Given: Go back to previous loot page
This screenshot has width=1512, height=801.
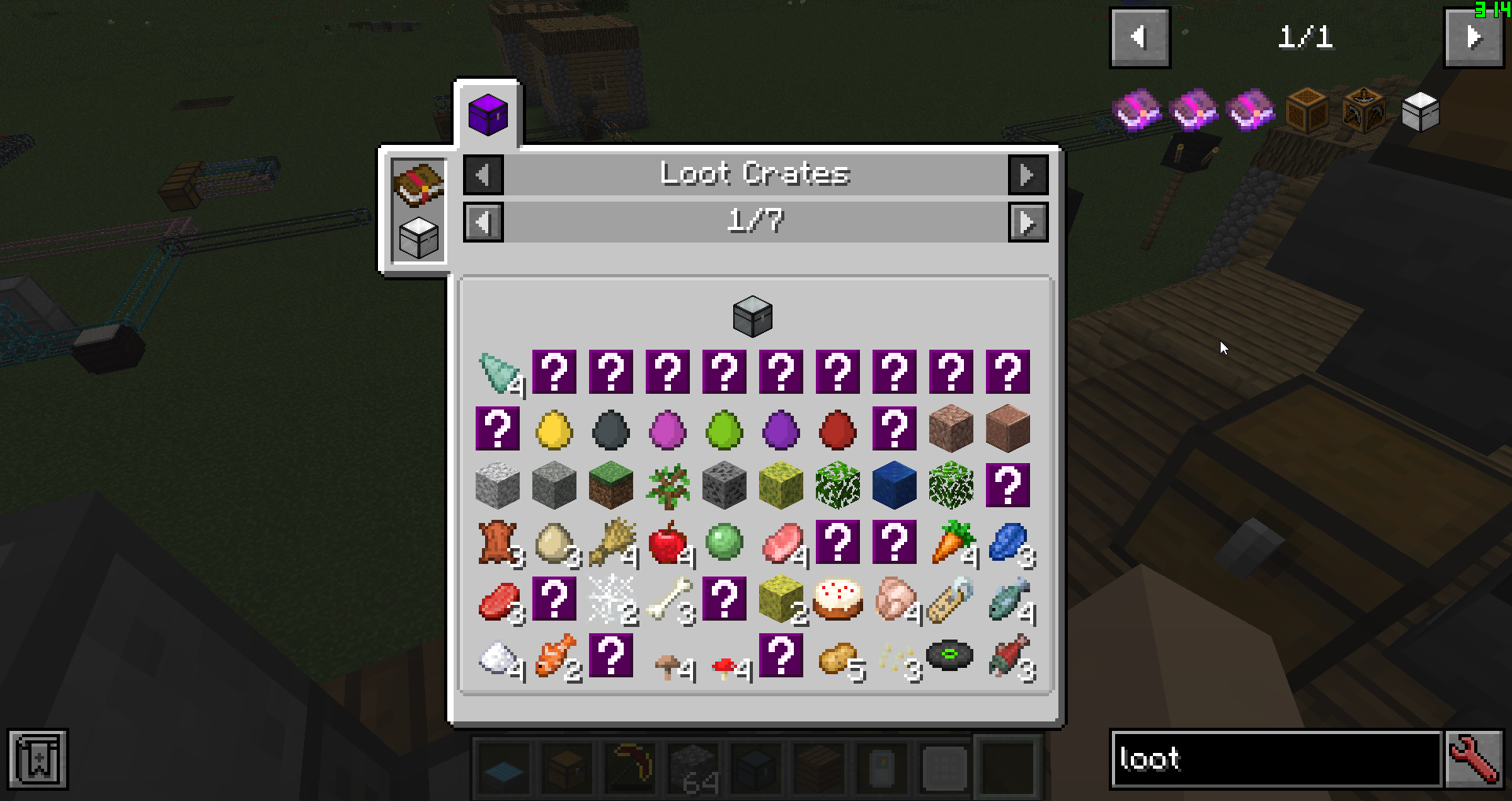Looking at the screenshot, I should [x=483, y=222].
